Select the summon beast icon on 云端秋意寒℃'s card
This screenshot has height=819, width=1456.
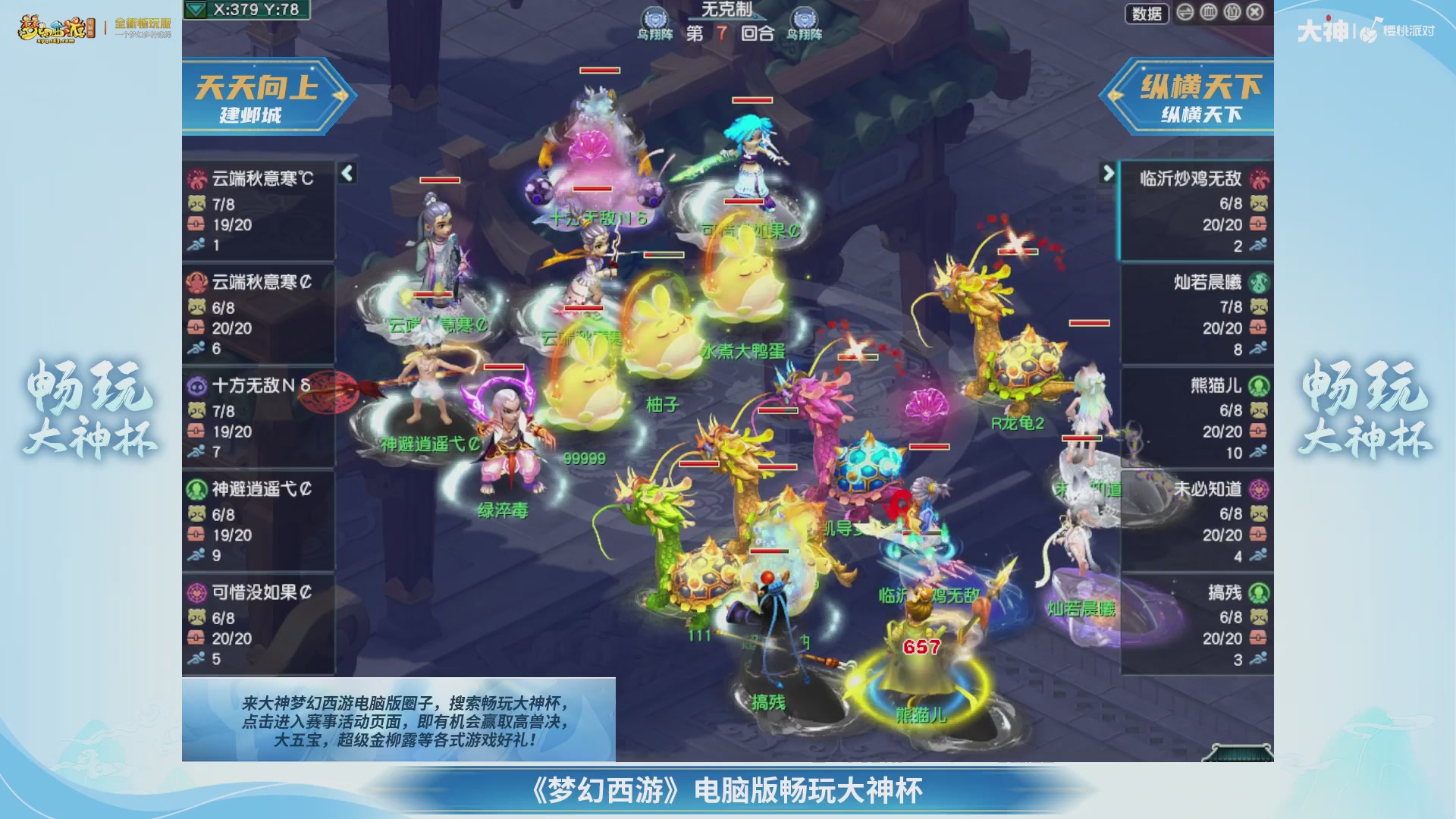point(198,203)
